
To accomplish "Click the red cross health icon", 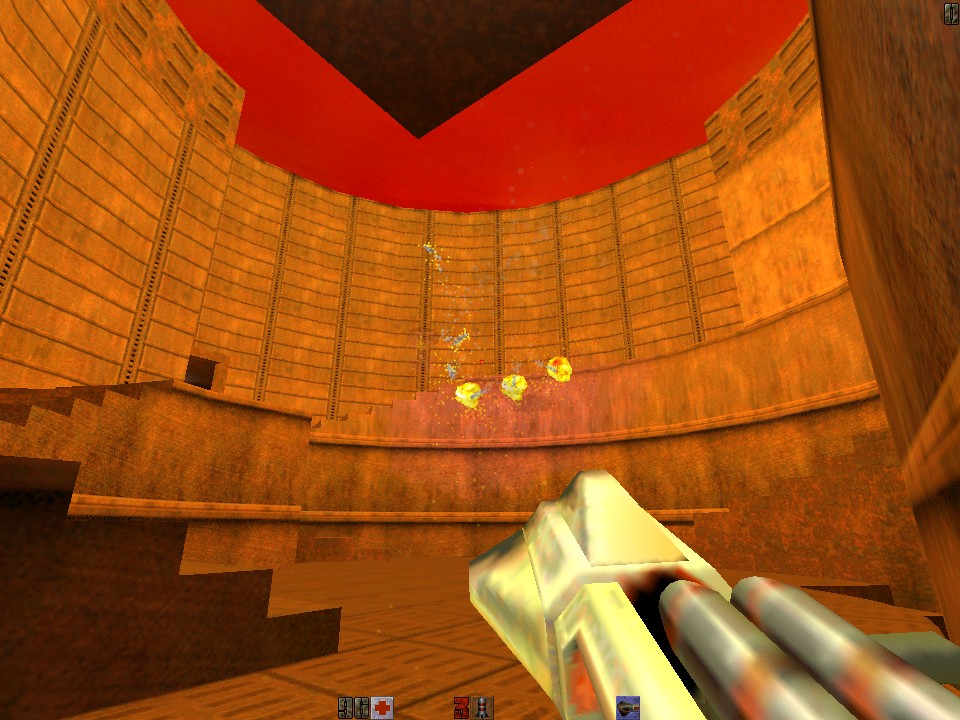I will (x=381, y=708).
